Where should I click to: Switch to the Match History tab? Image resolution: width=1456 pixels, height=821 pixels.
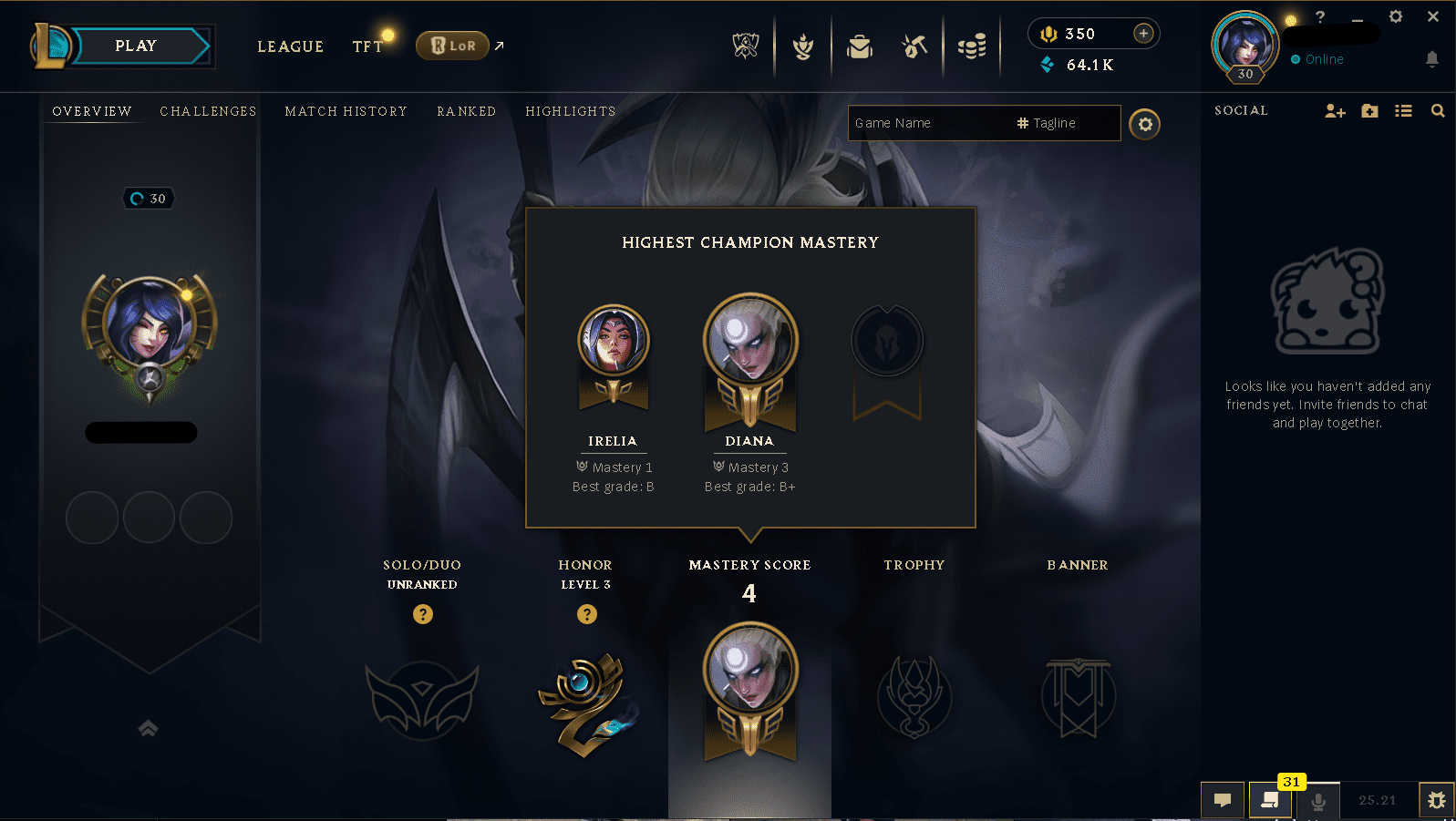(x=346, y=110)
